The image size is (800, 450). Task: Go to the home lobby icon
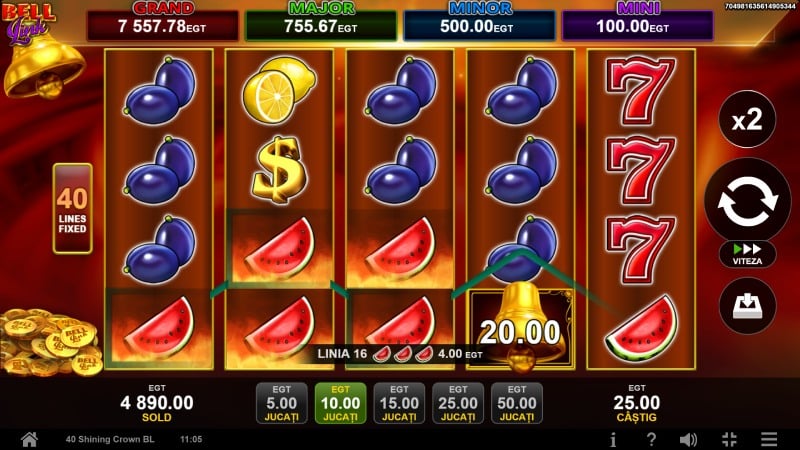coord(29,439)
